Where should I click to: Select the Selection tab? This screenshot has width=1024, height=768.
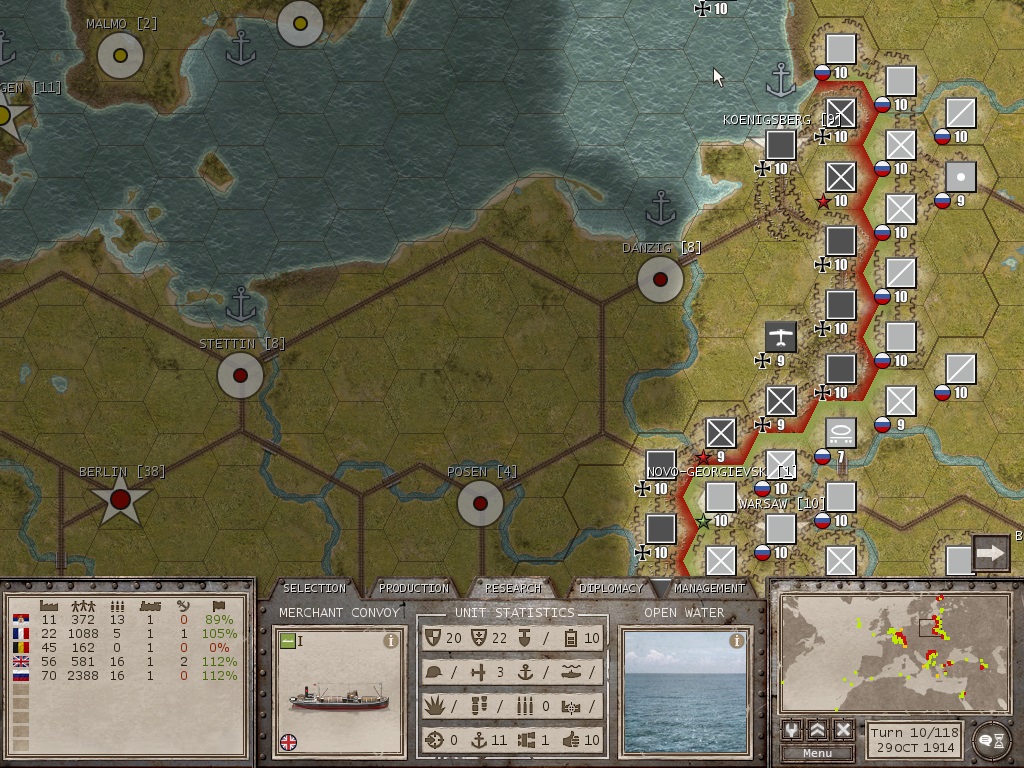click(x=314, y=588)
